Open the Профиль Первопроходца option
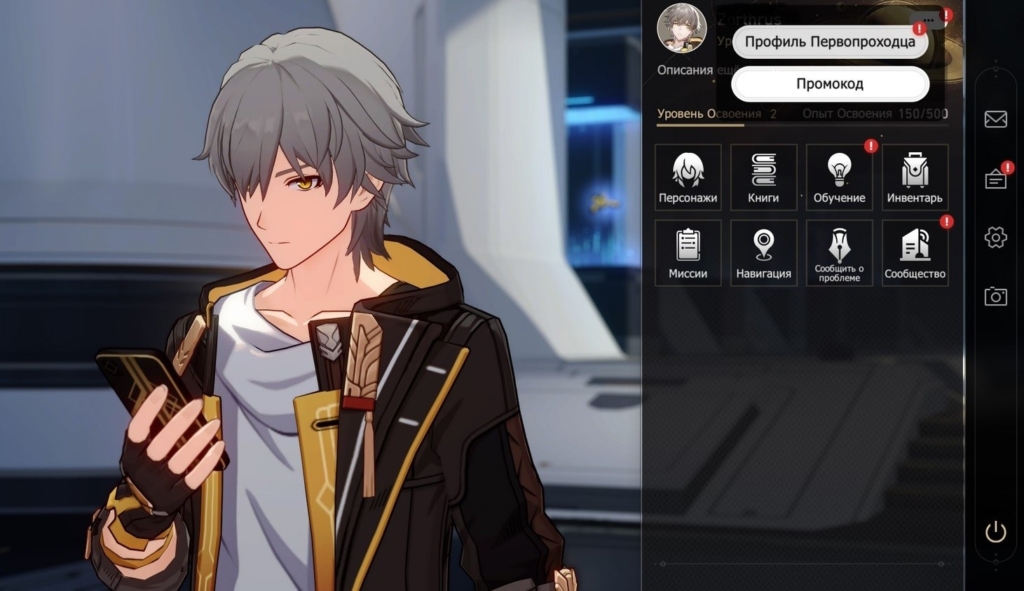The image size is (1024, 591). coord(829,43)
